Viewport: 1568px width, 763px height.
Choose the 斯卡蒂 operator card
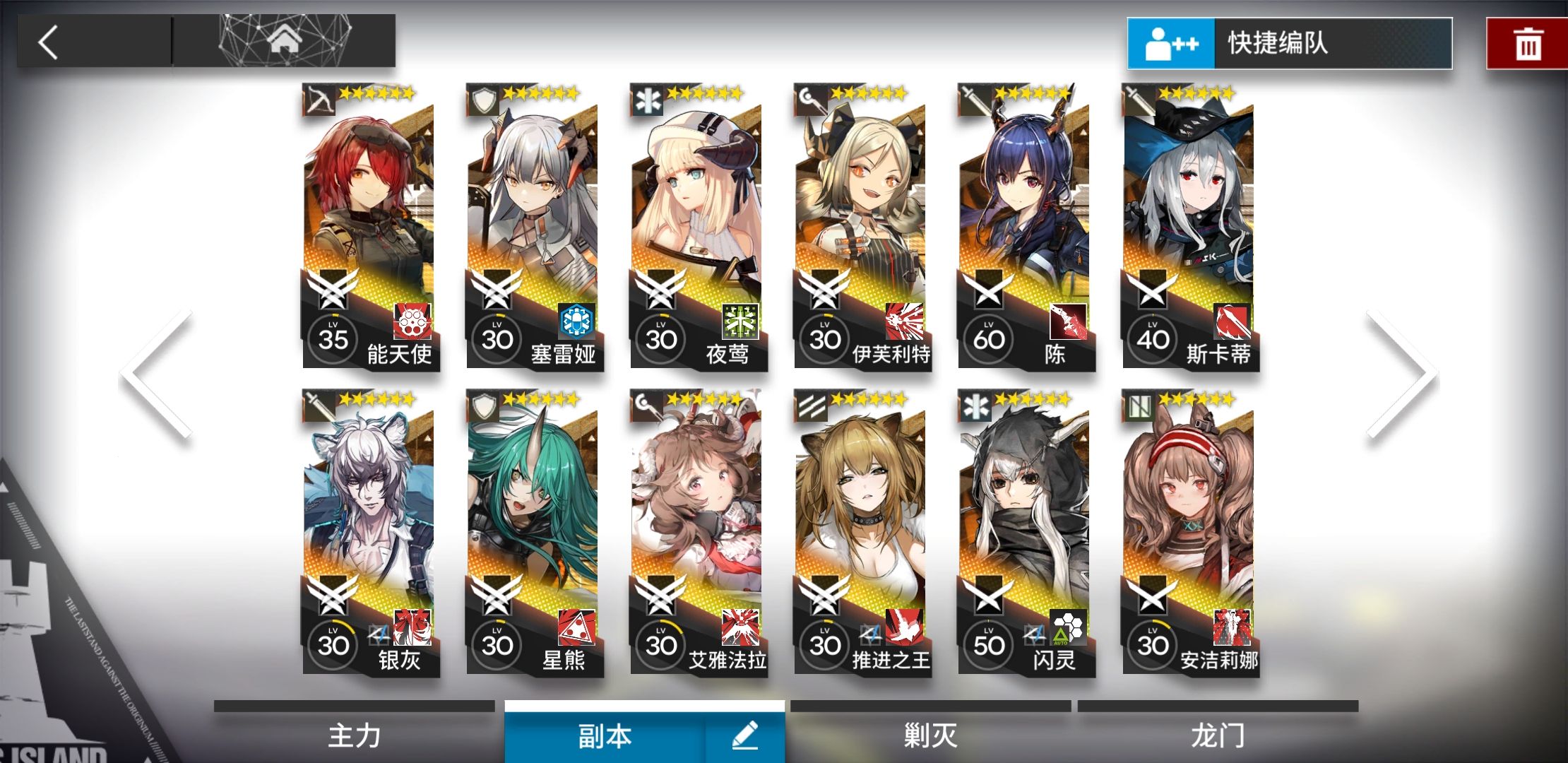click(1189, 226)
